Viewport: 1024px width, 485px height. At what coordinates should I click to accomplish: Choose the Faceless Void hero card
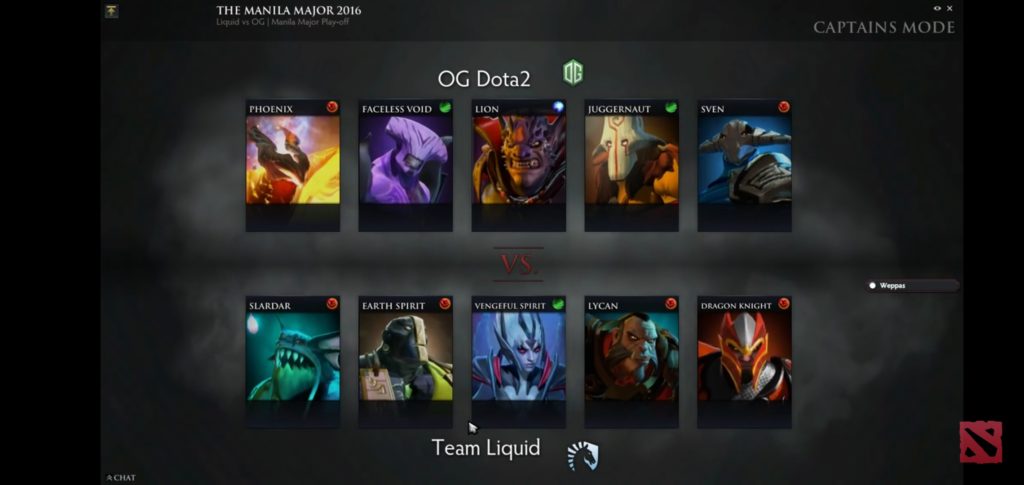pyautogui.click(x=406, y=160)
